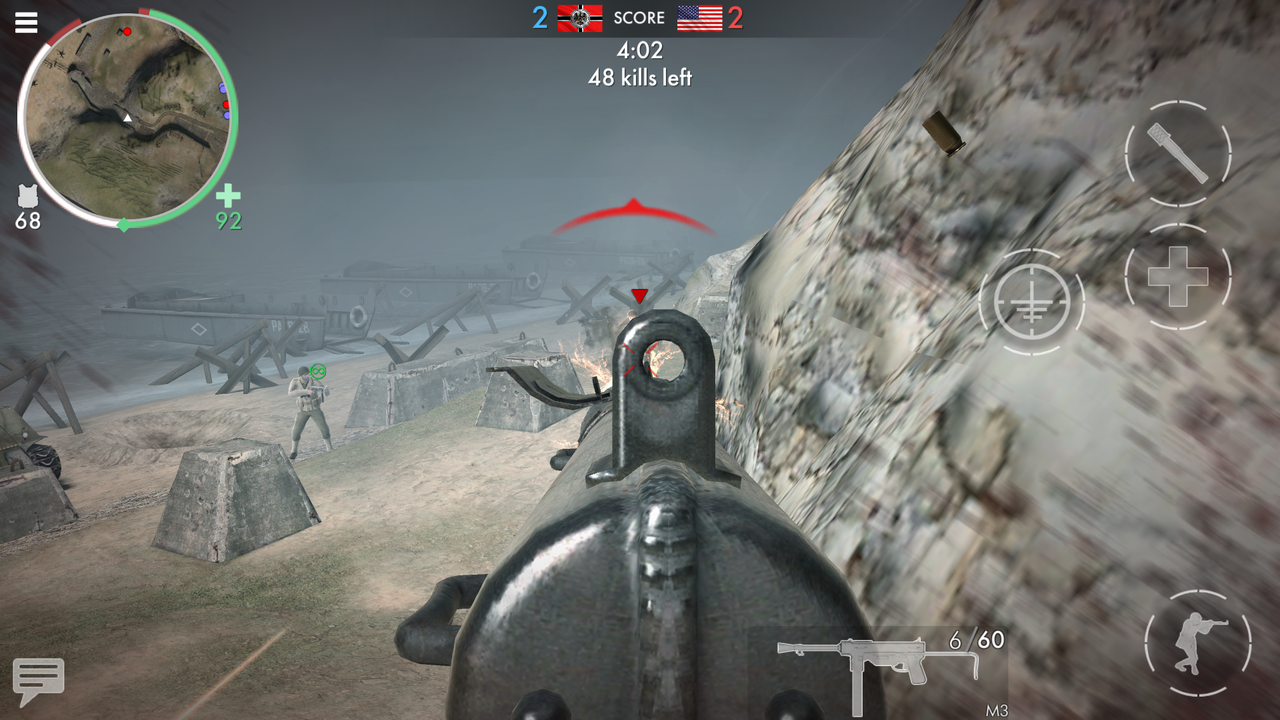Tap the armor vest icon showing 68
The image size is (1280, 720).
click(x=27, y=198)
